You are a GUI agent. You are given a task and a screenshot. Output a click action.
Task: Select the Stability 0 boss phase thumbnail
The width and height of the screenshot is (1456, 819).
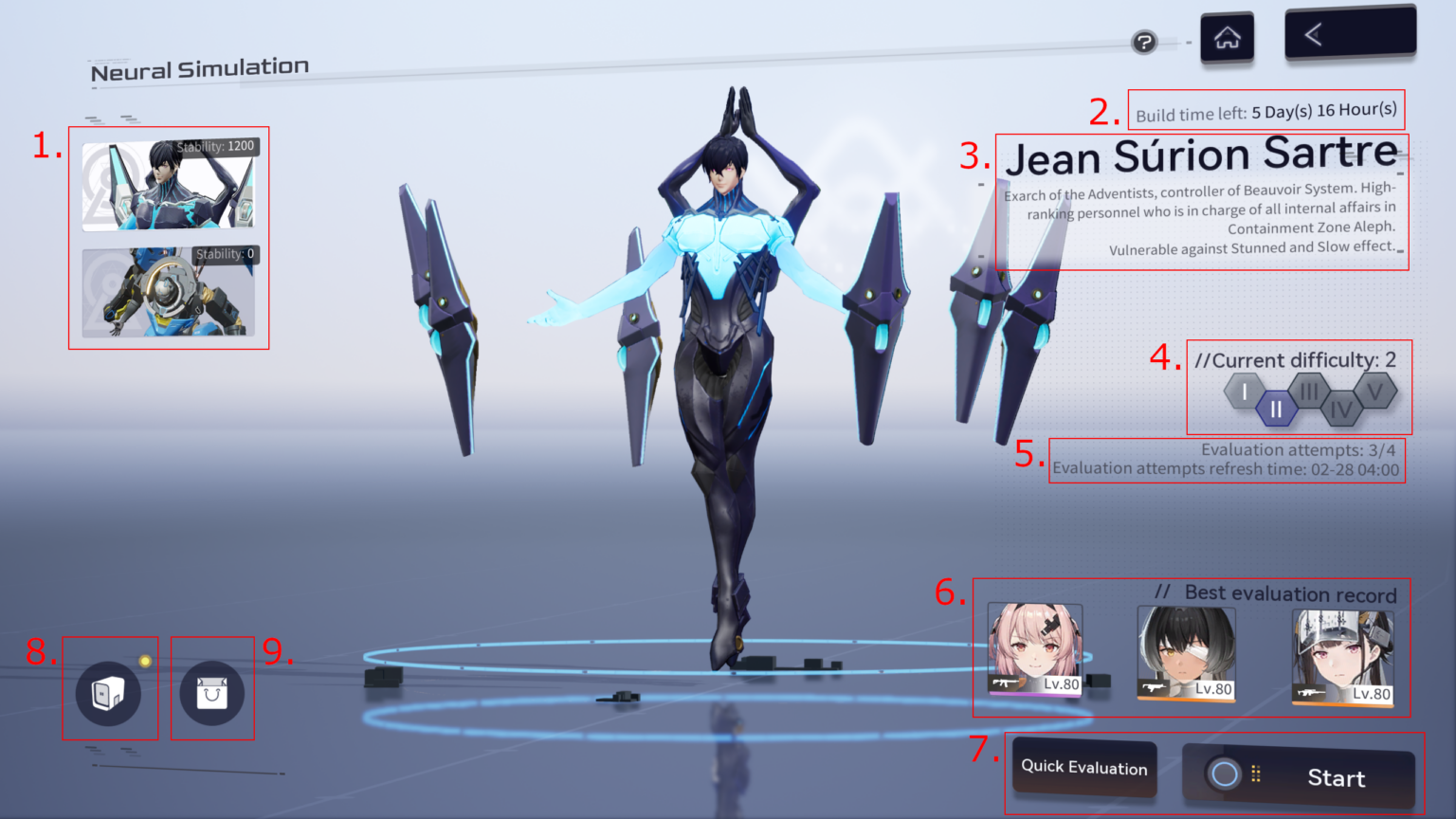point(169,291)
